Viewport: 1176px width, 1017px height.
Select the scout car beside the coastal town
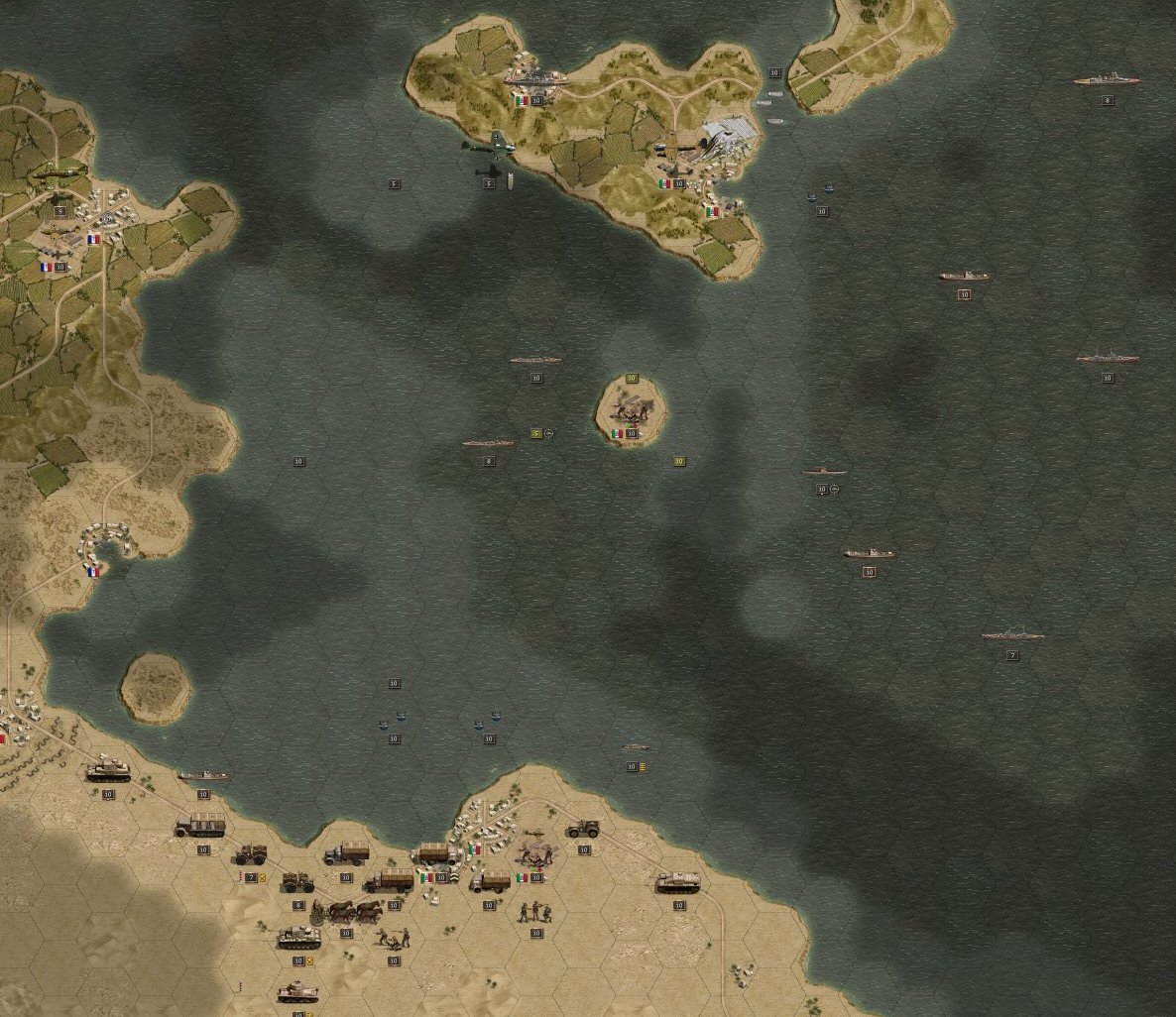pyautogui.click(x=582, y=829)
